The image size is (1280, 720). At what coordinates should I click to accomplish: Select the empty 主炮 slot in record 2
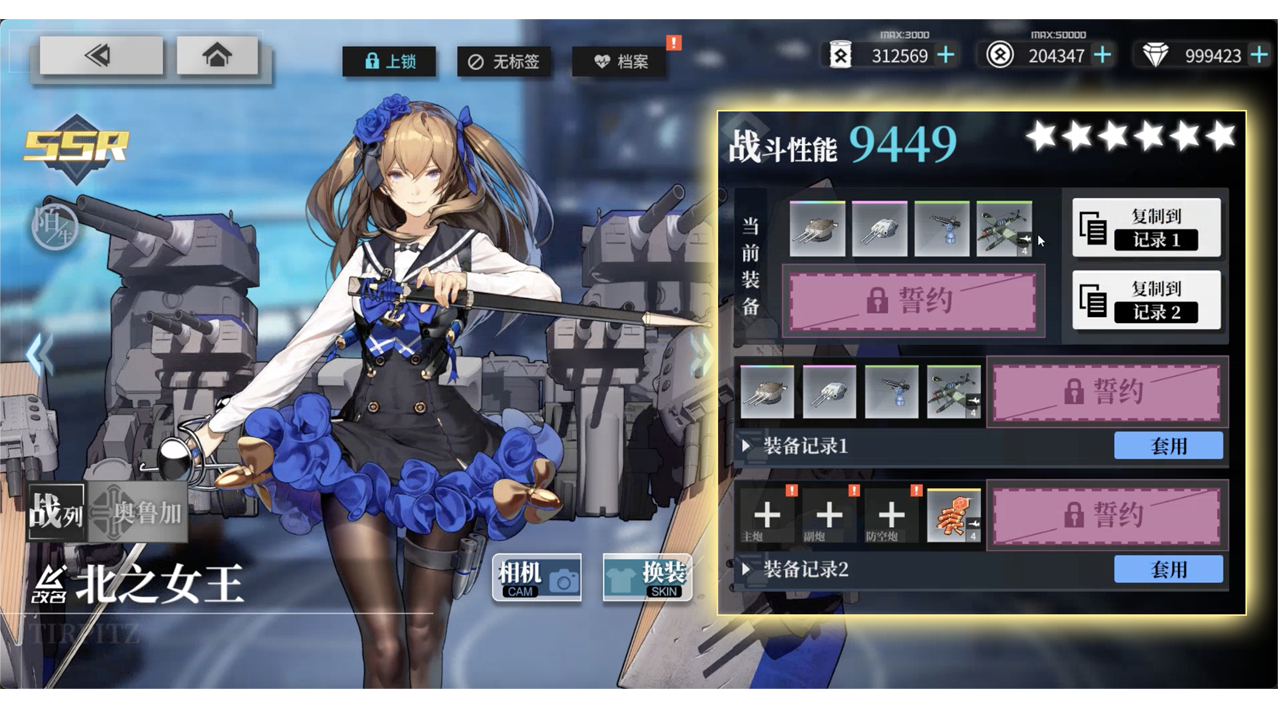[767, 515]
